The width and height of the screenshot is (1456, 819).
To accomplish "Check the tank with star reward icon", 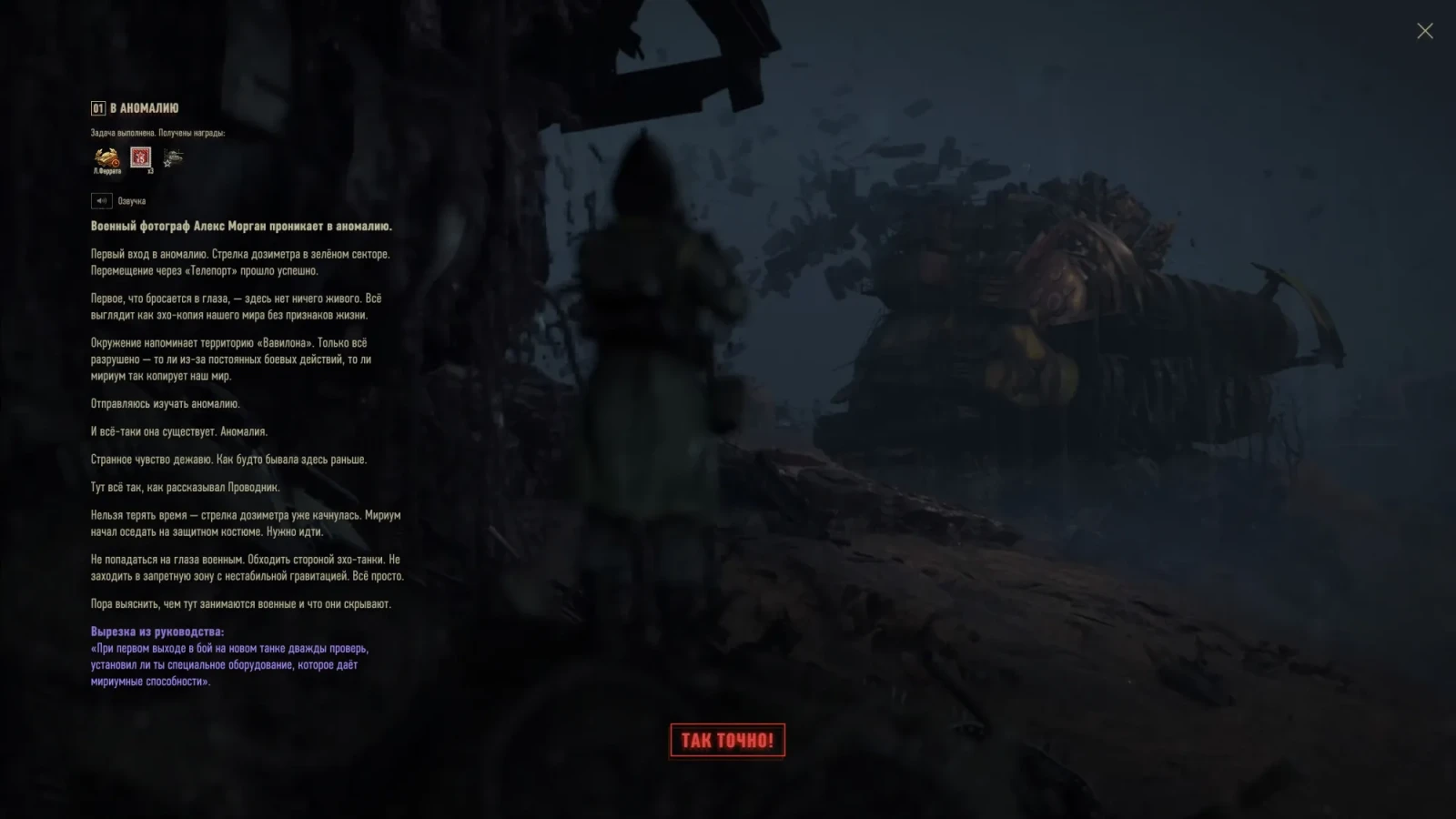I will pos(173,158).
